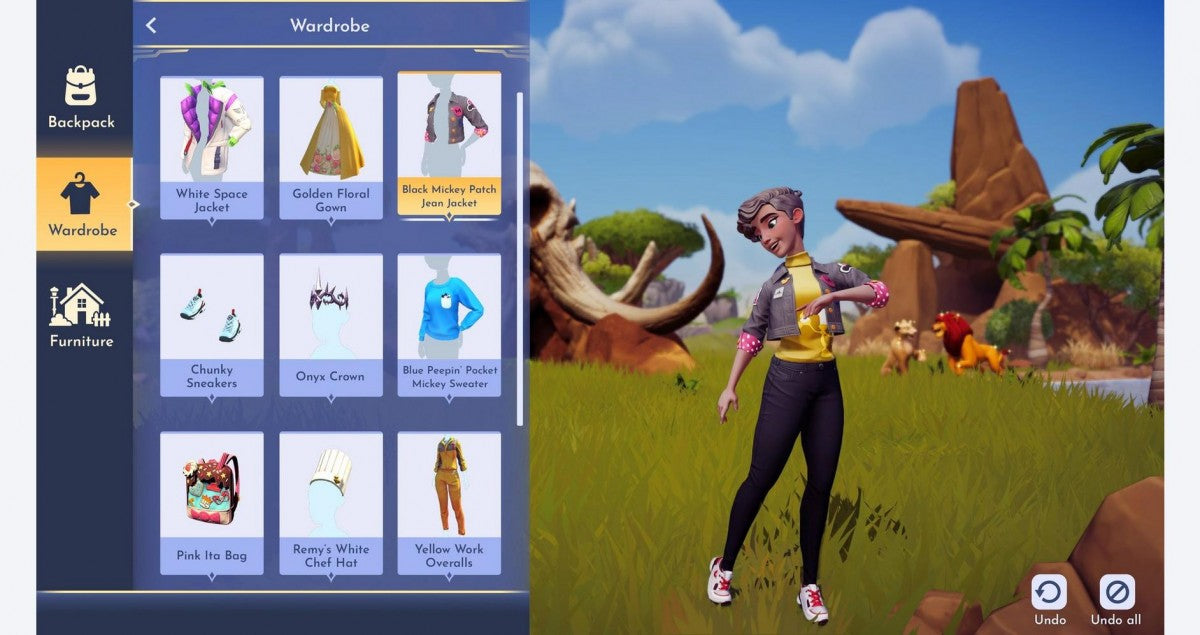Image resolution: width=1200 pixels, height=635 pixels.
Task: Select the Pink Ita Bag
Action: click(212, 502)
